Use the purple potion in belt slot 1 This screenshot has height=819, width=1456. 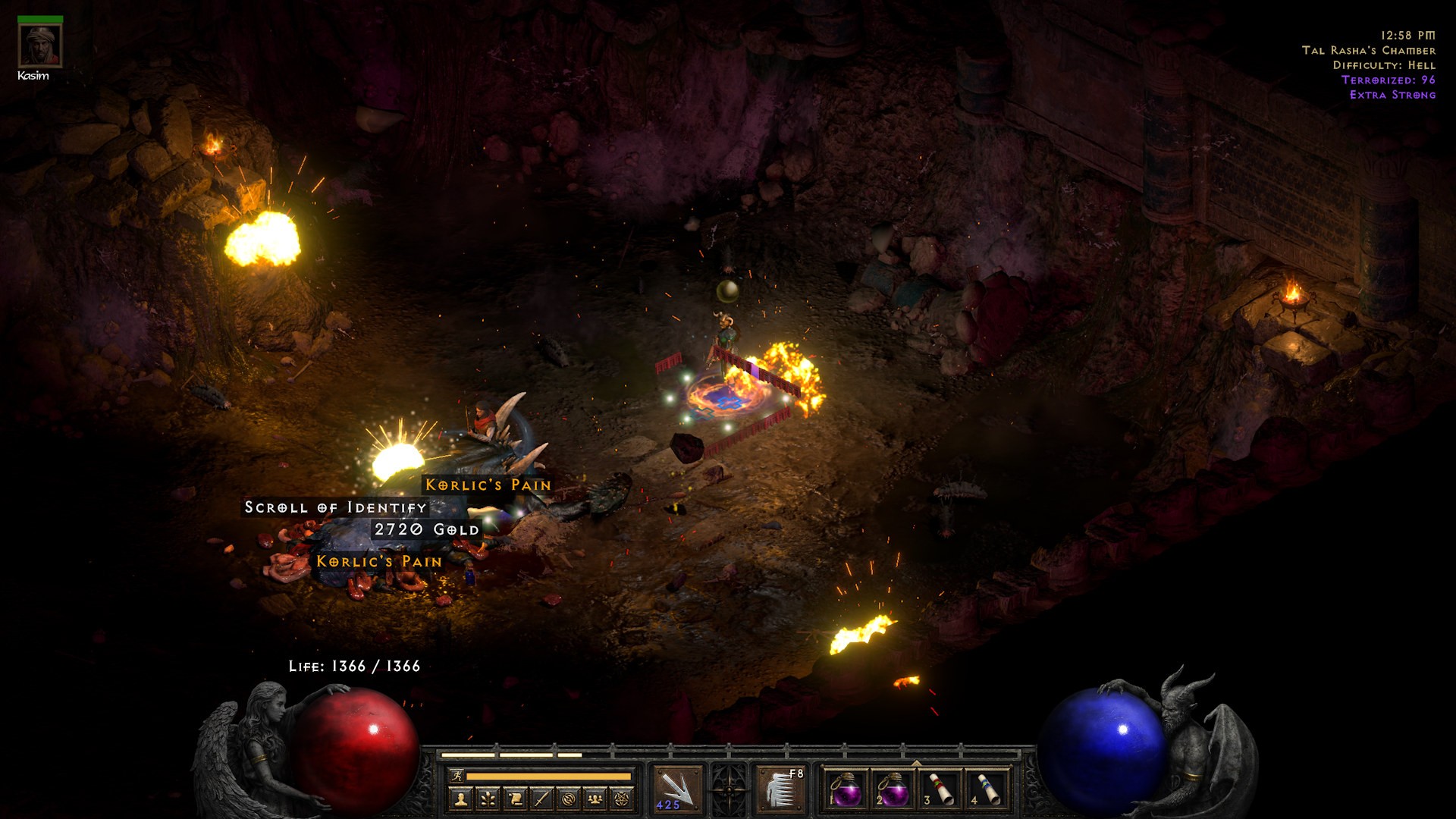[x=845, y=789]
